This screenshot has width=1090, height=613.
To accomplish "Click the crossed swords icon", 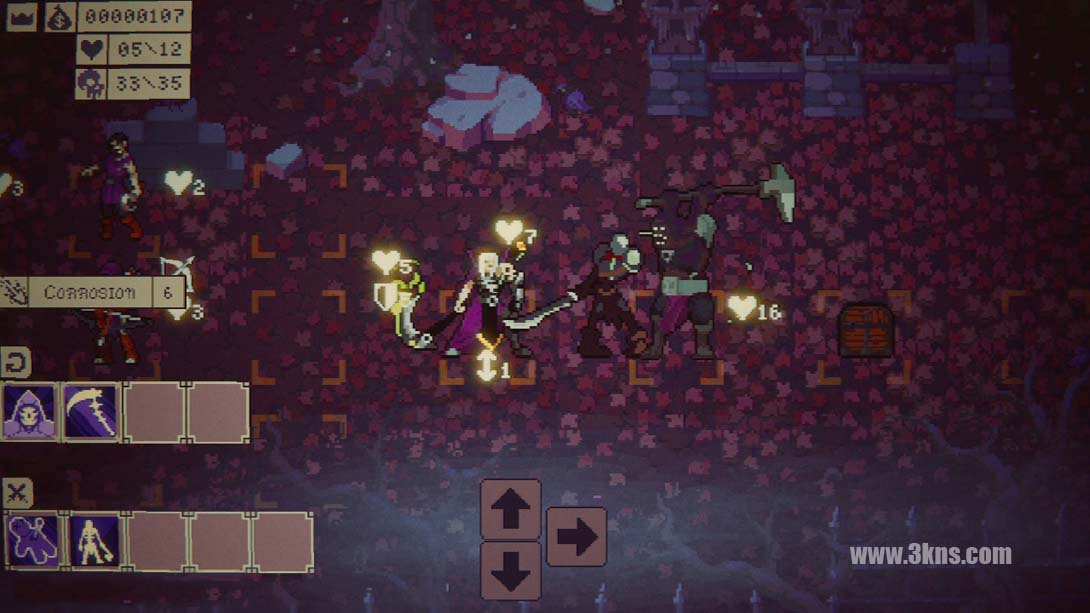I will pos(18,492).
